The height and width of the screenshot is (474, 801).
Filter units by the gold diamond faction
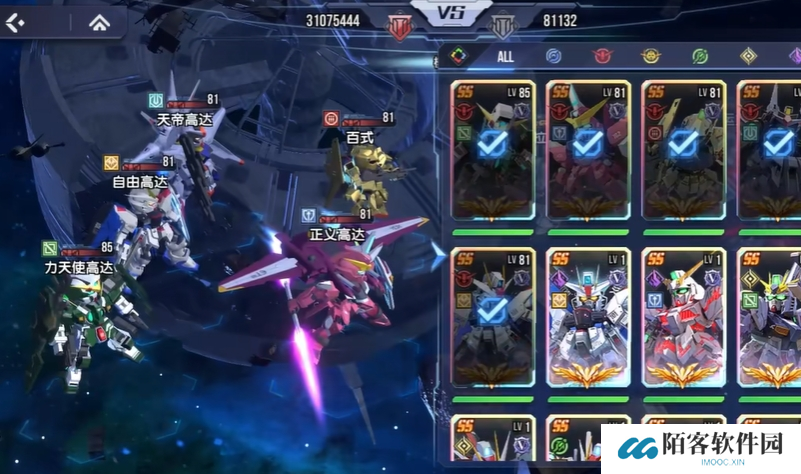coord(747,57)
